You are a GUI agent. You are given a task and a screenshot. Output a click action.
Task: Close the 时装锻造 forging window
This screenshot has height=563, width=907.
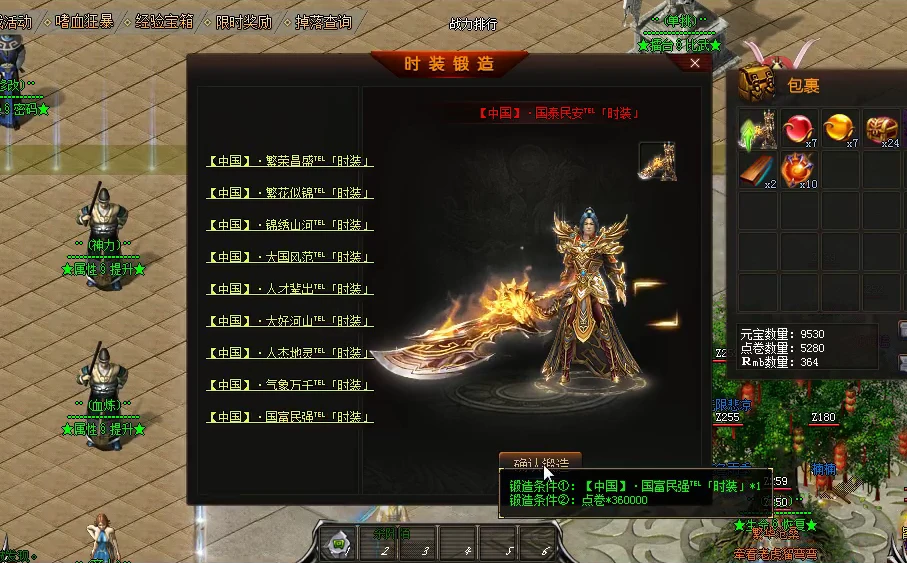[x=696, y=63]
